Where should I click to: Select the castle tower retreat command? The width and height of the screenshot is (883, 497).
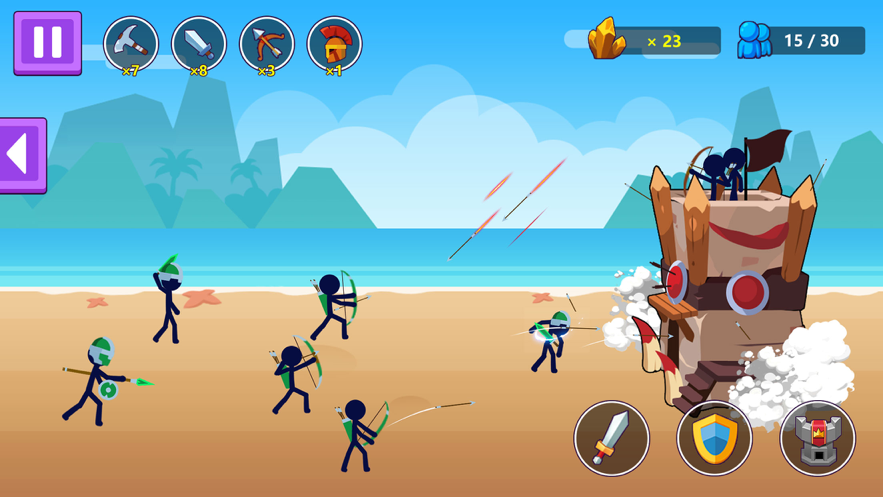817,438
